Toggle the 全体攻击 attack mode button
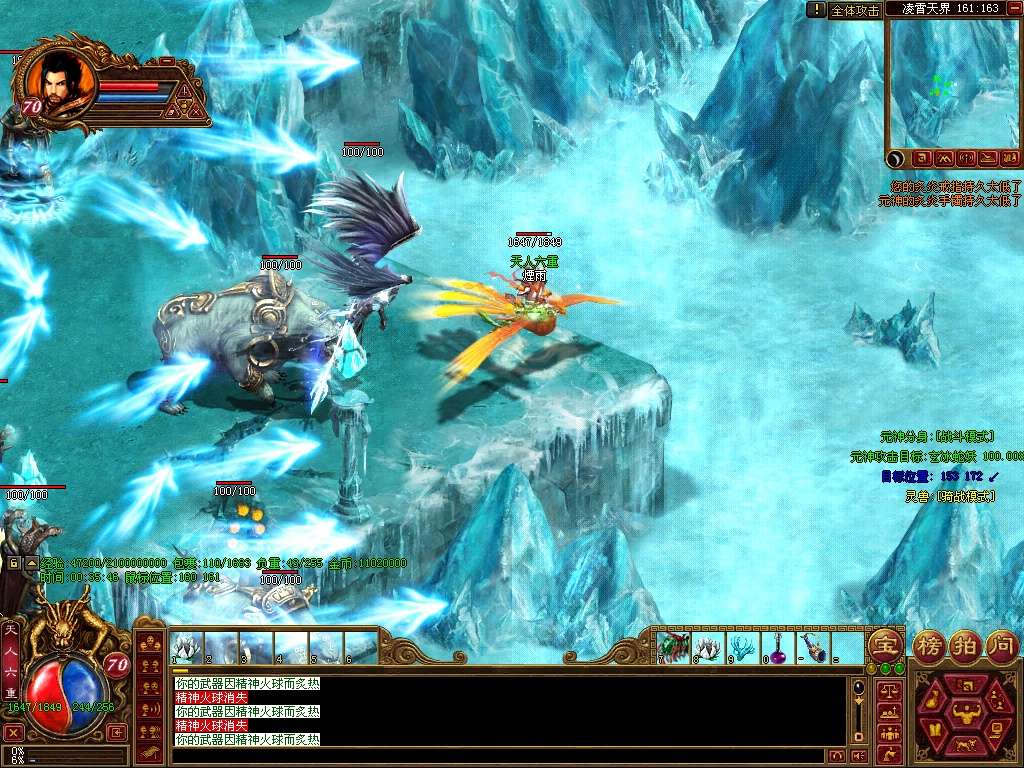 855,10
